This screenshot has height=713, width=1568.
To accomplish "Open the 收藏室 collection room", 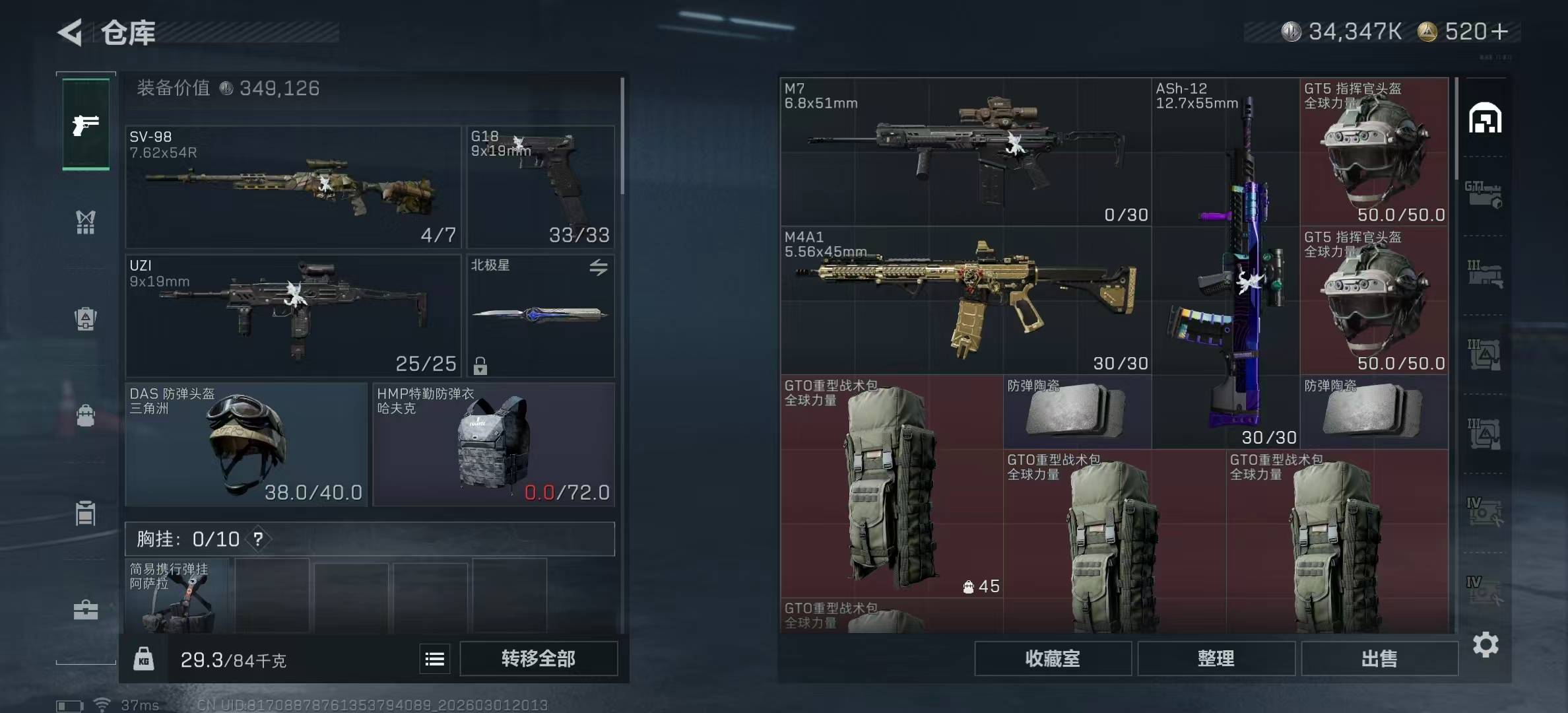I will pos(1053,659).
